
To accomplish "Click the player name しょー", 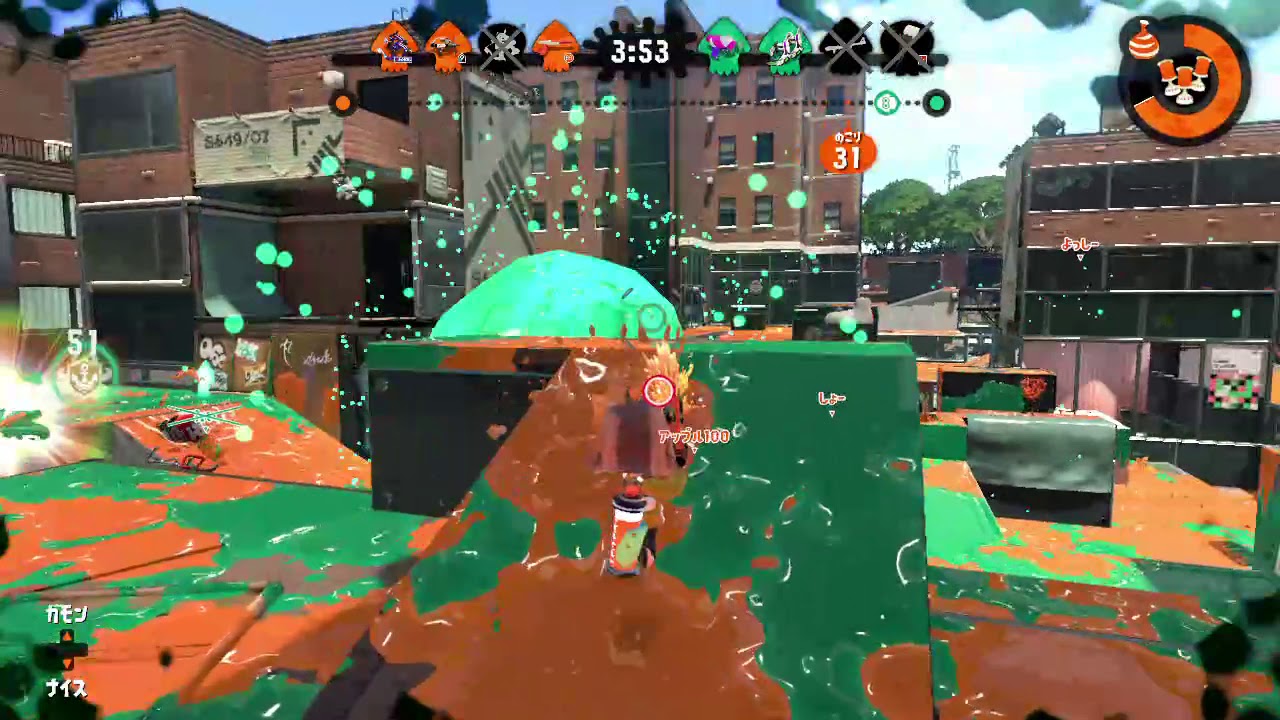I will pos(832,397).
